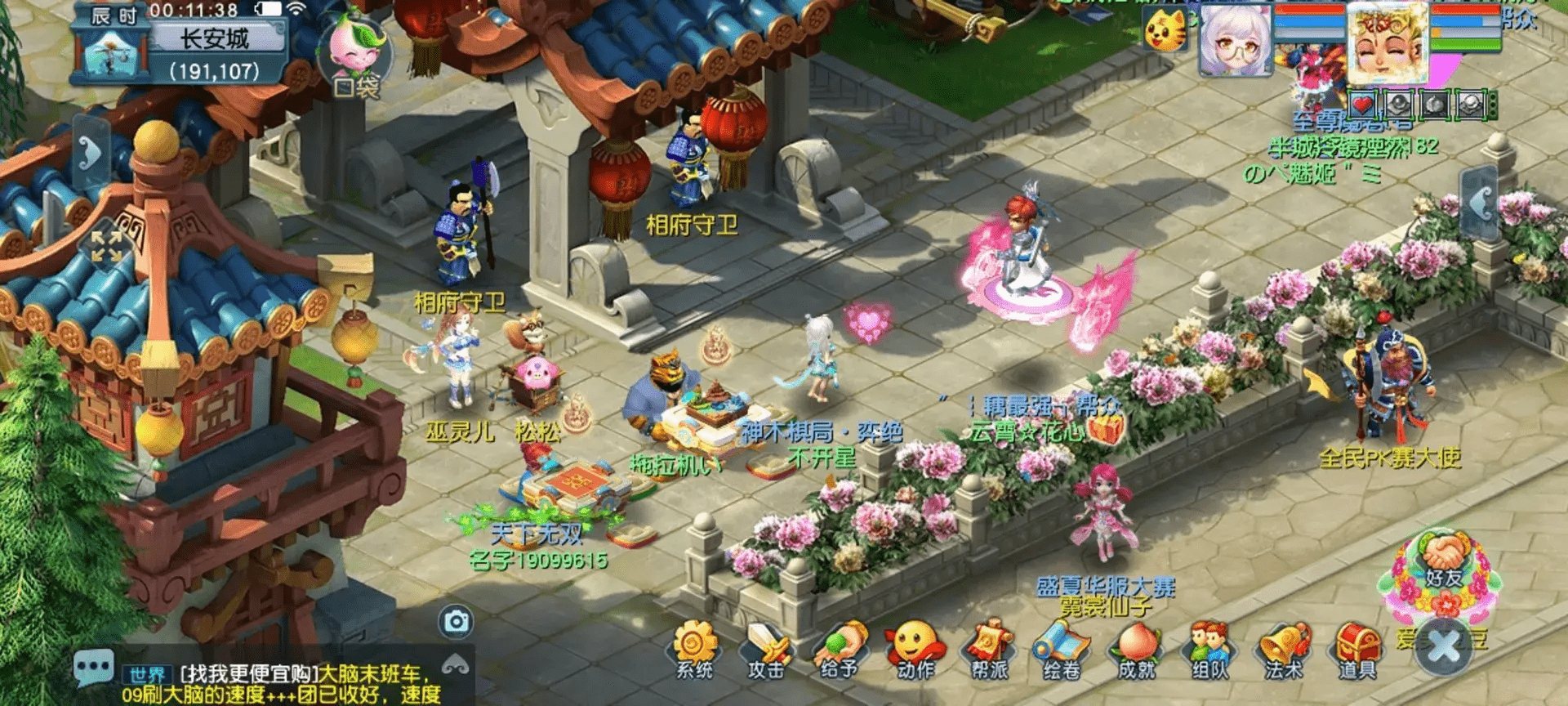Image resolution: width=1568 pixels, height=706 pixels.
Task: Close the bottom menu with the X button
Action: pyautogui.click(x=1444, y=647)
